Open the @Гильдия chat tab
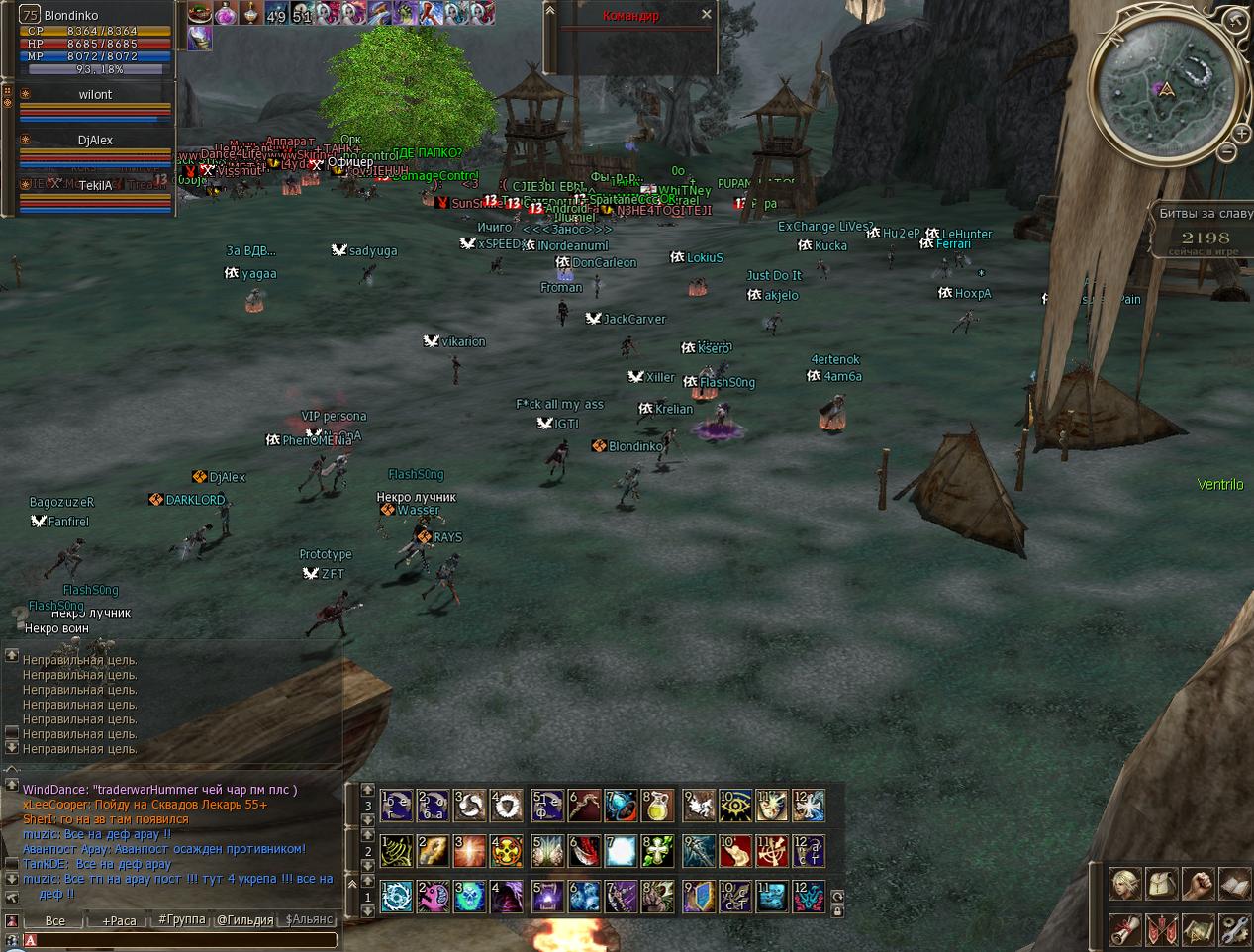The image size is (1254, 952). (244, 920)
